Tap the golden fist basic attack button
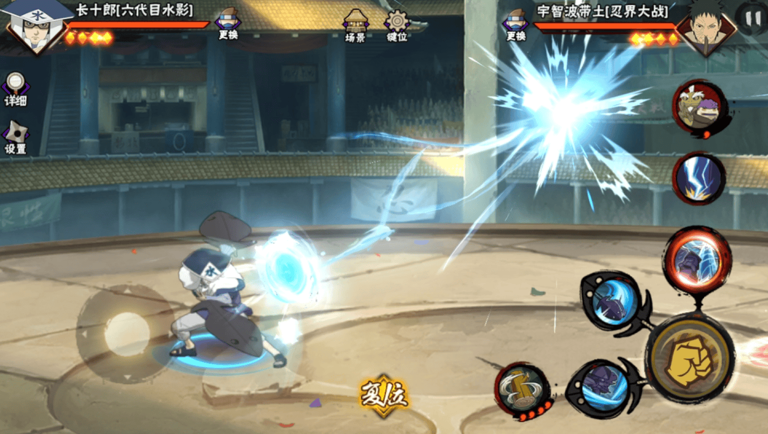 tap(689, 358)
